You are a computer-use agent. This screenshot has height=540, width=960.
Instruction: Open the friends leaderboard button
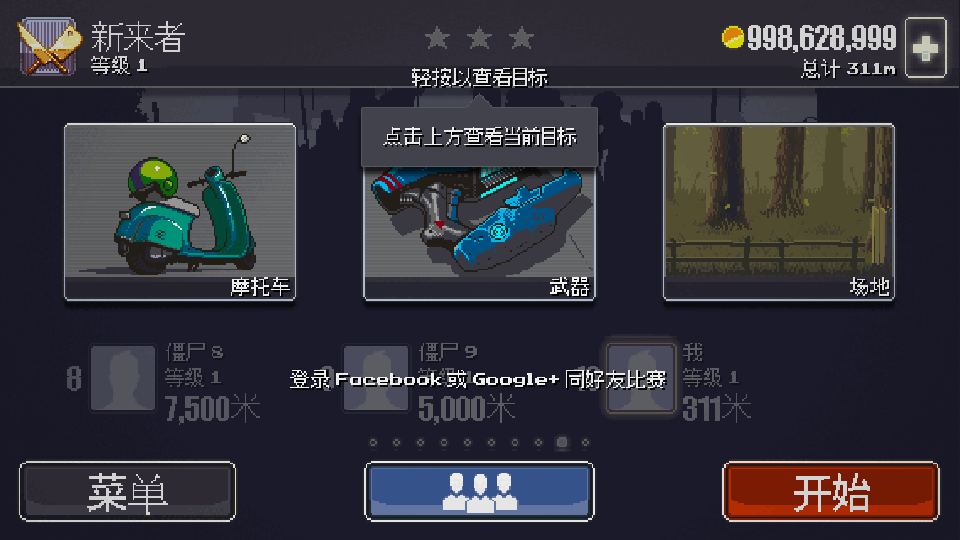pyautogui.click(x=479, y=491)
